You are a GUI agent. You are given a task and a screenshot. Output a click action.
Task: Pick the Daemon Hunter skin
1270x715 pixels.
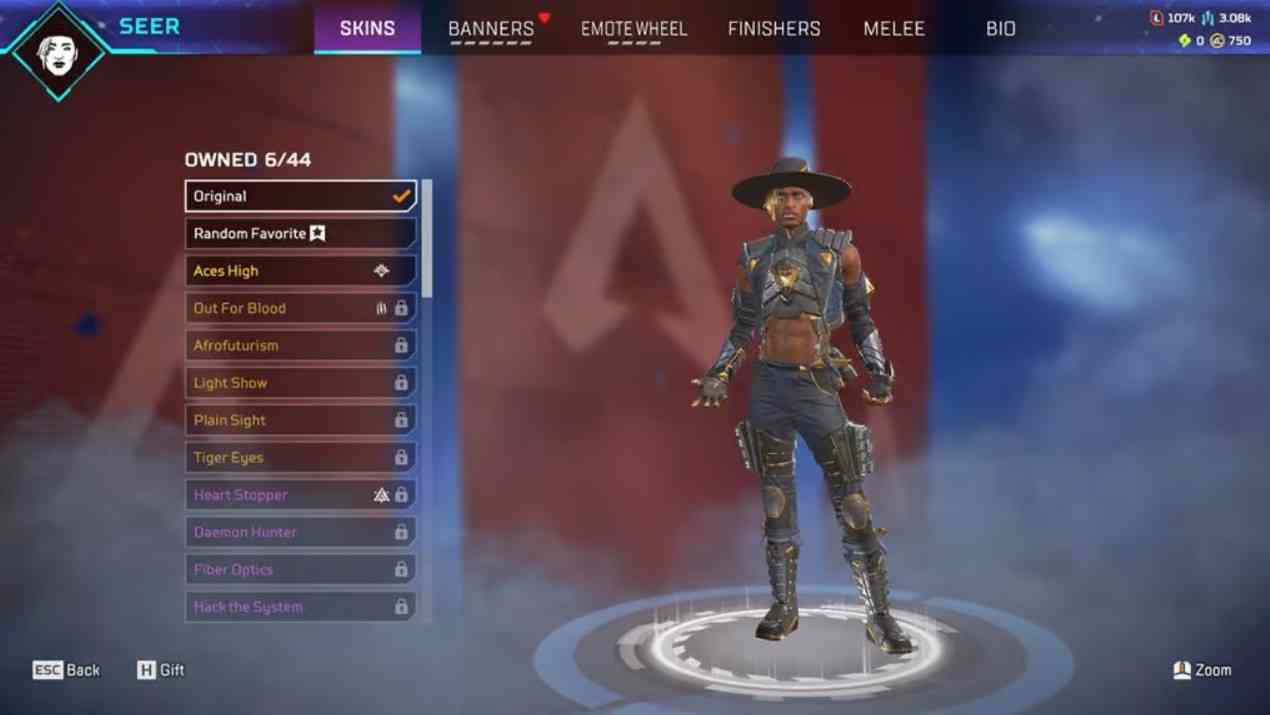click(300, 532)
